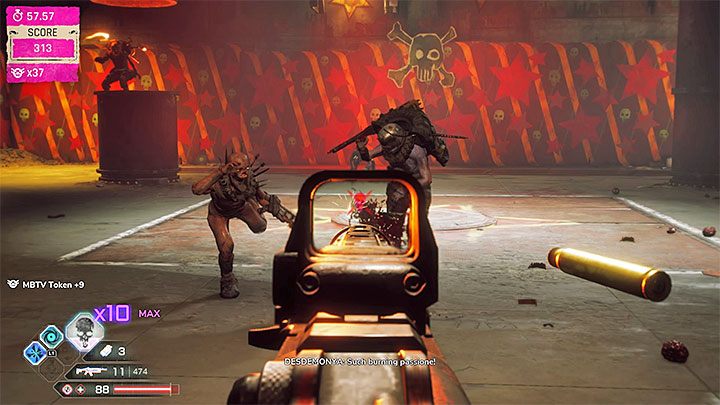Choose the grenade item icon

pyautogui.click(x=106, y=351)
